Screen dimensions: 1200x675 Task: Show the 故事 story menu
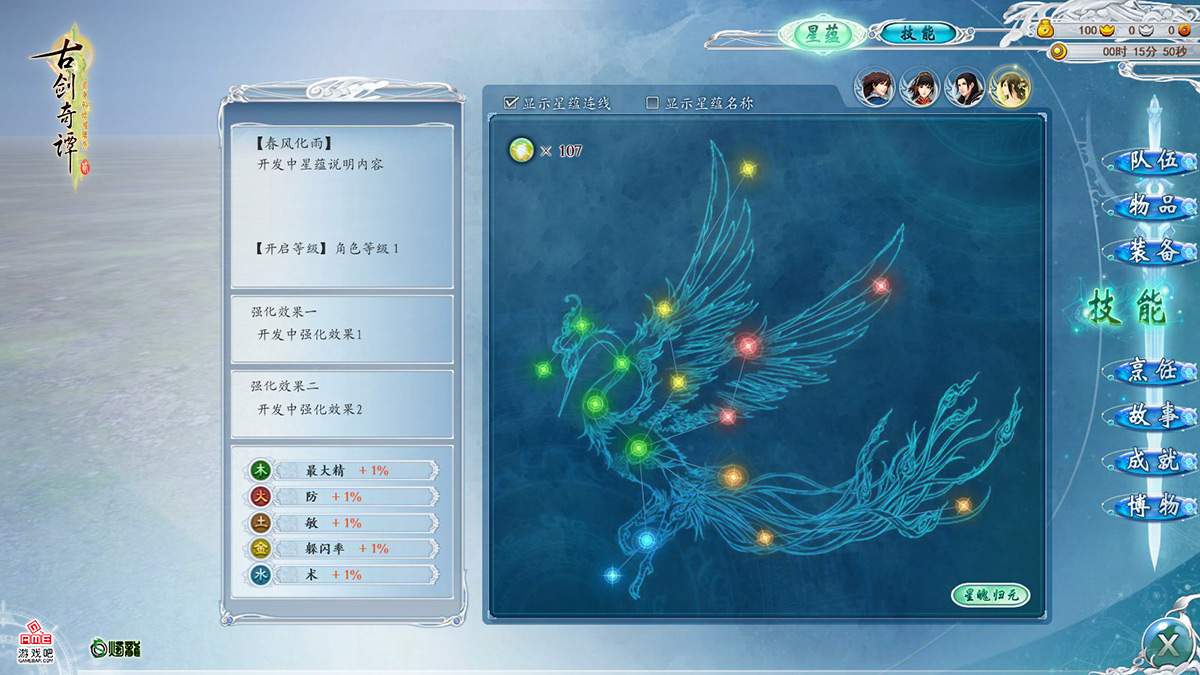click(x=1152, y=416)
